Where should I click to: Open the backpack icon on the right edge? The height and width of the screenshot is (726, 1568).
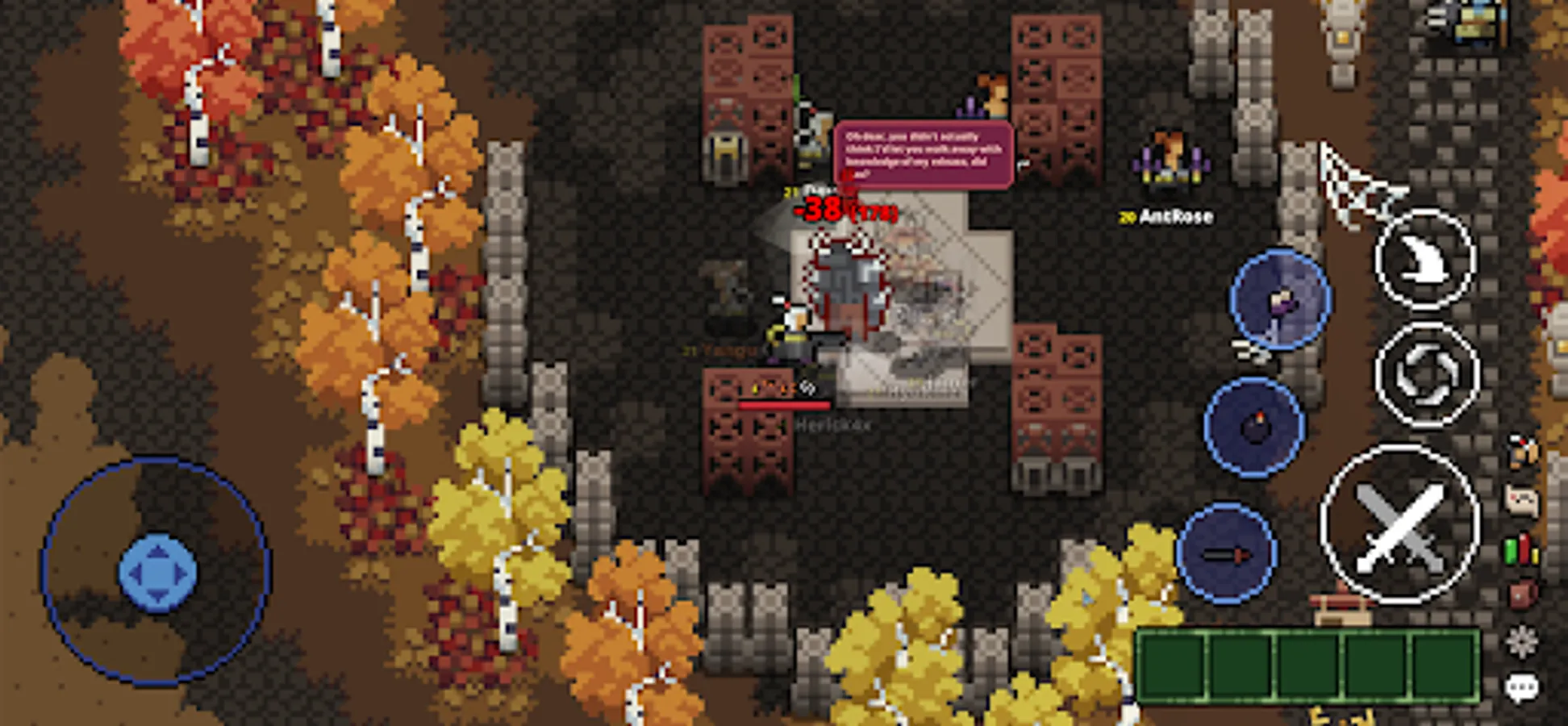(1521, 593)
